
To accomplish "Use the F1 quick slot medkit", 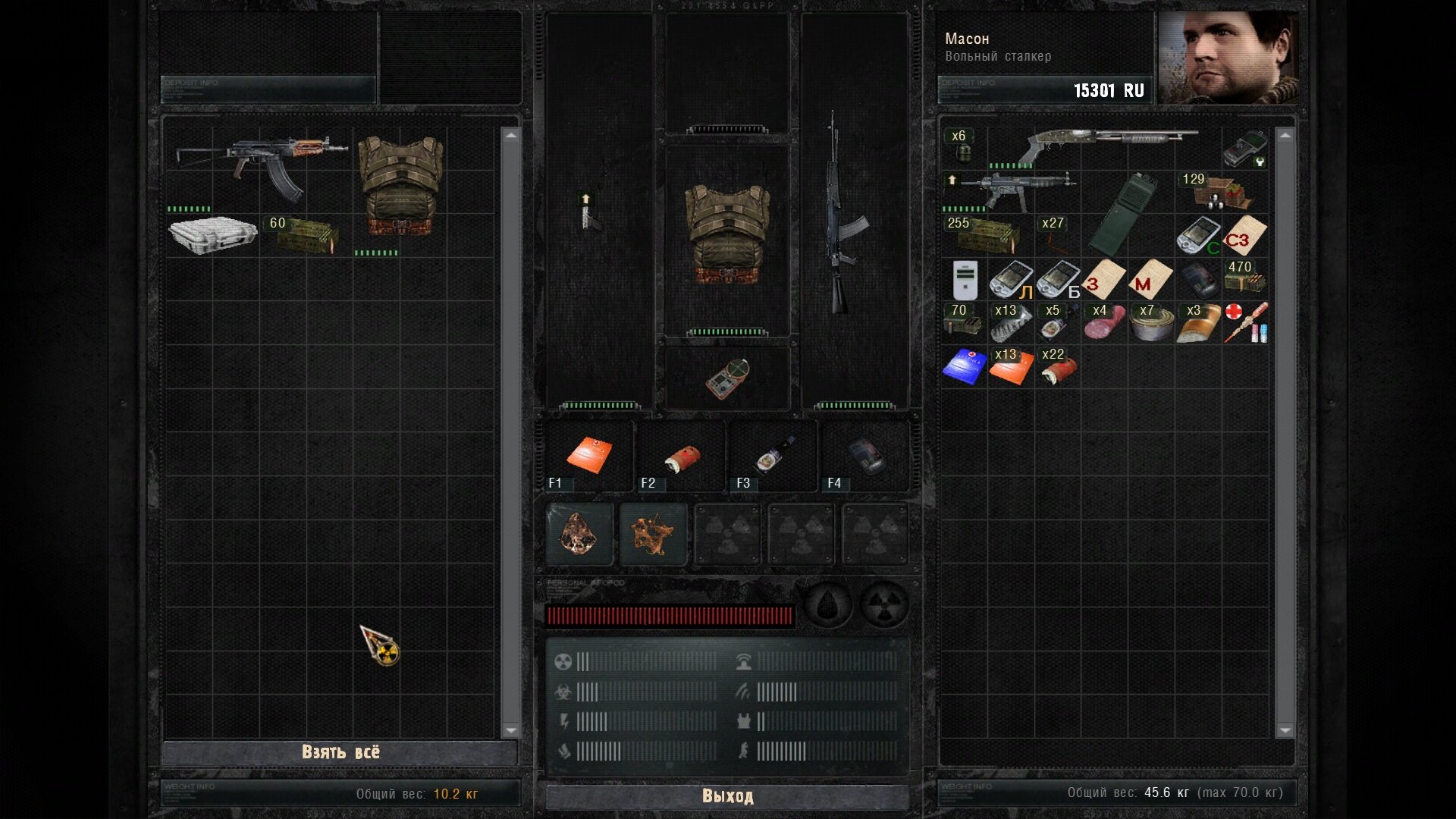I will click(x=589, y=456).
